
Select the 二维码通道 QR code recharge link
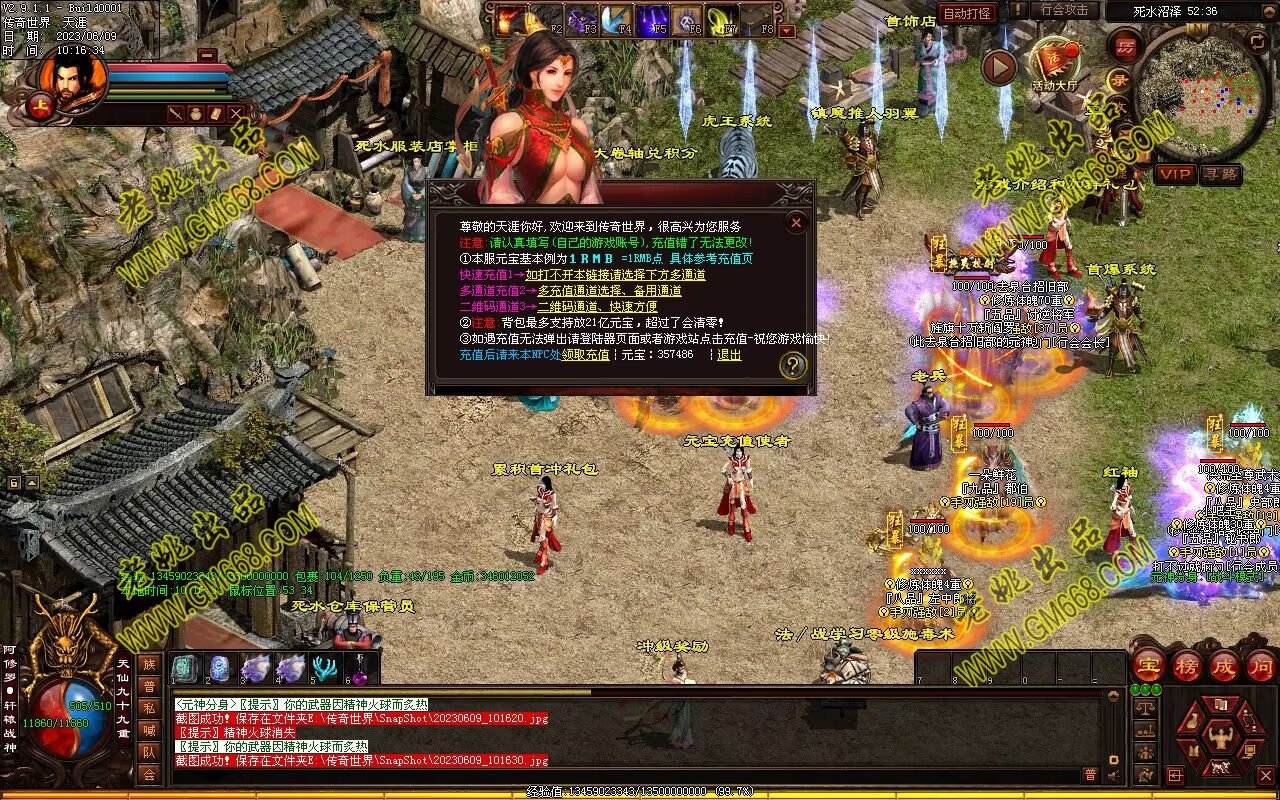click(597, 307)
